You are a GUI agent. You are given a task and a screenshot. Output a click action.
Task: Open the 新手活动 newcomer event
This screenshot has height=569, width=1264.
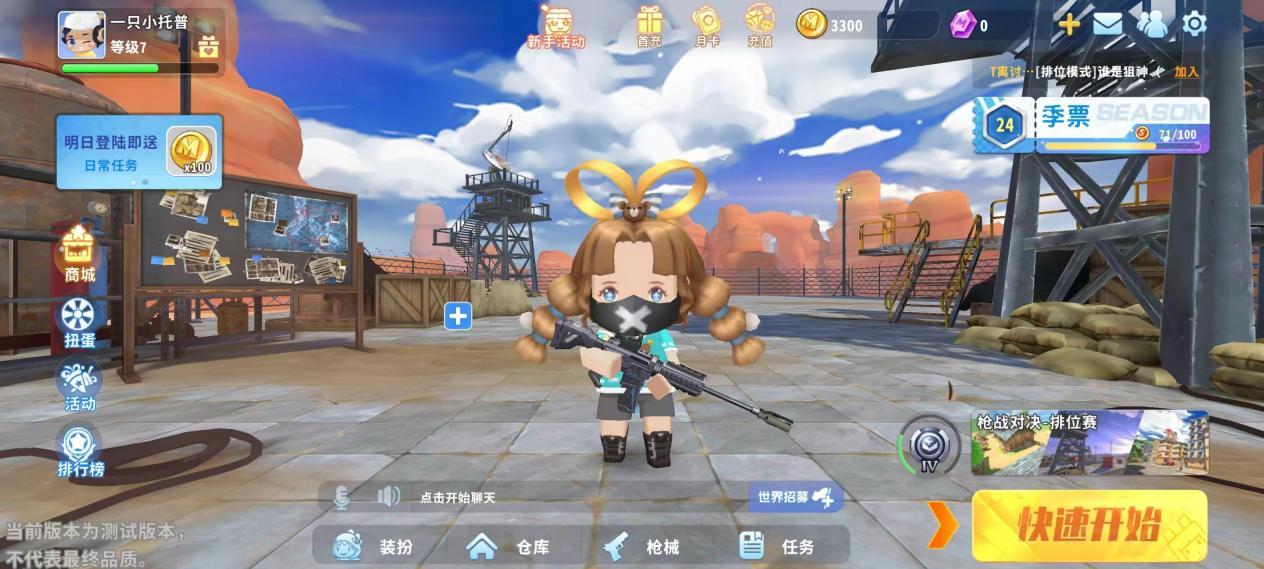coord(556,26)
